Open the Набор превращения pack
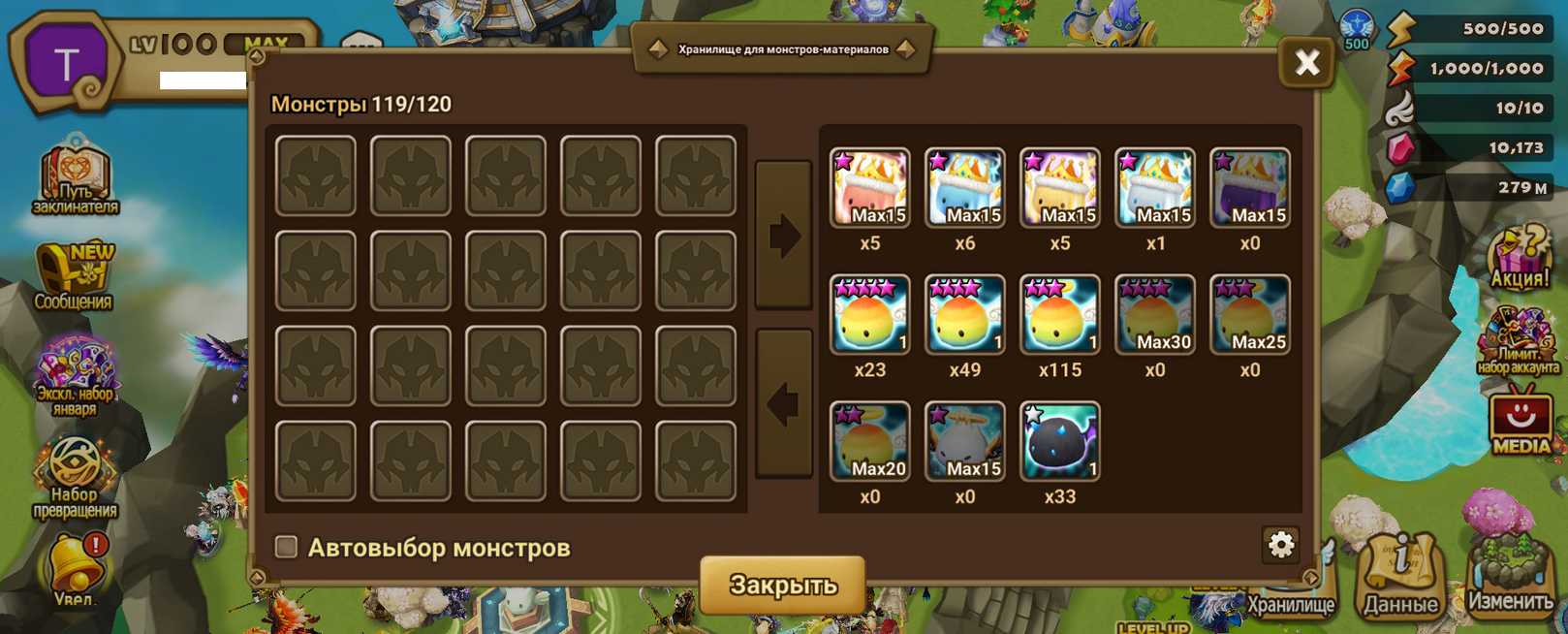The image size is (1568, 634). click(75, 475)
